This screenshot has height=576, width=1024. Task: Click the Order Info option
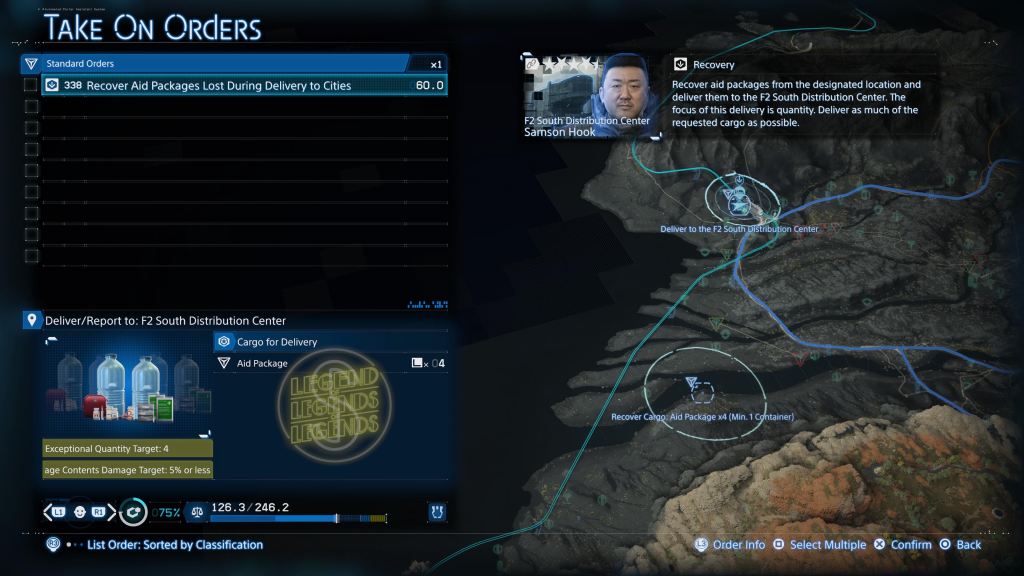pos(731,545)
